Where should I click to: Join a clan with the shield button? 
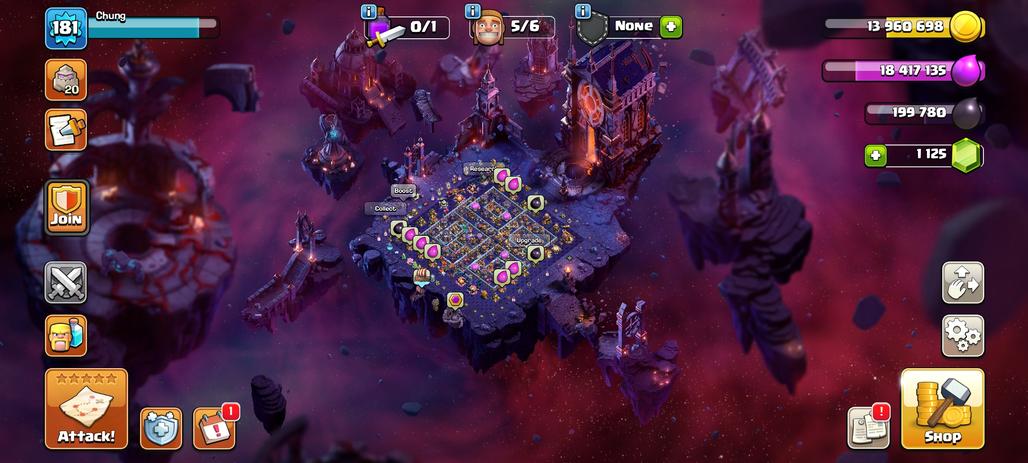(66, 207)
